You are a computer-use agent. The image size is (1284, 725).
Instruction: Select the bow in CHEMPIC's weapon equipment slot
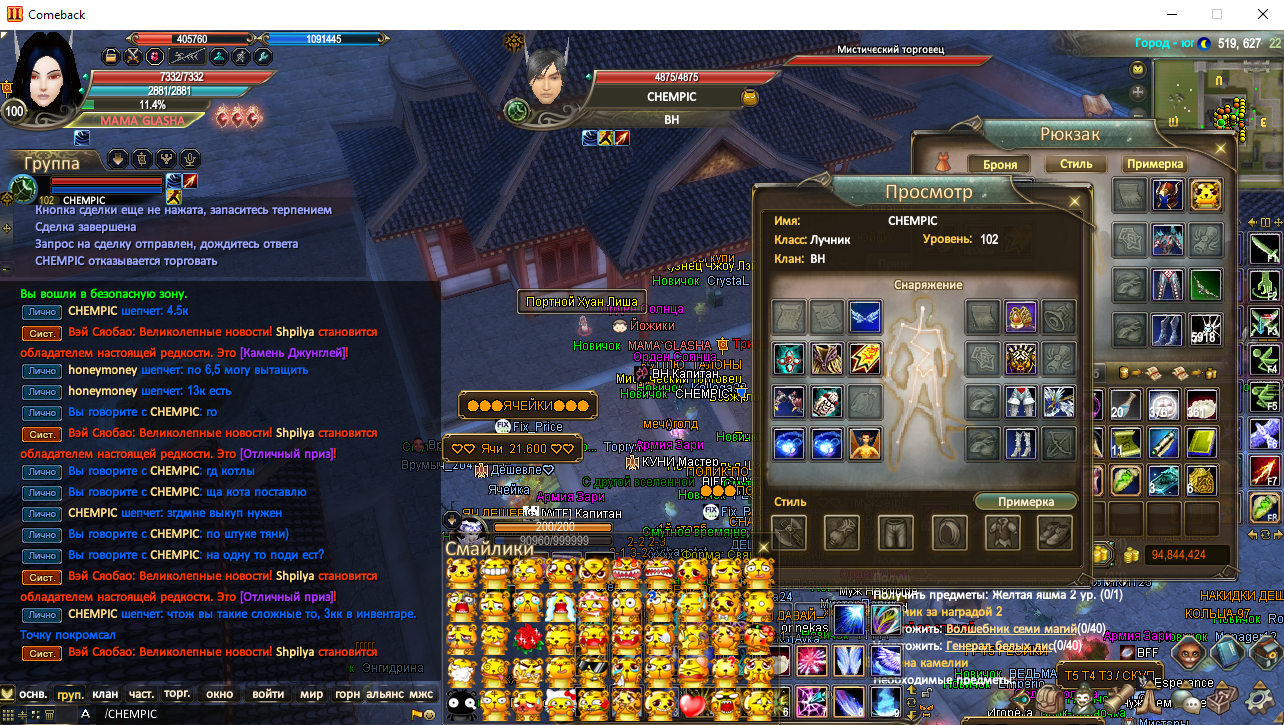(x=1058, y=442)
